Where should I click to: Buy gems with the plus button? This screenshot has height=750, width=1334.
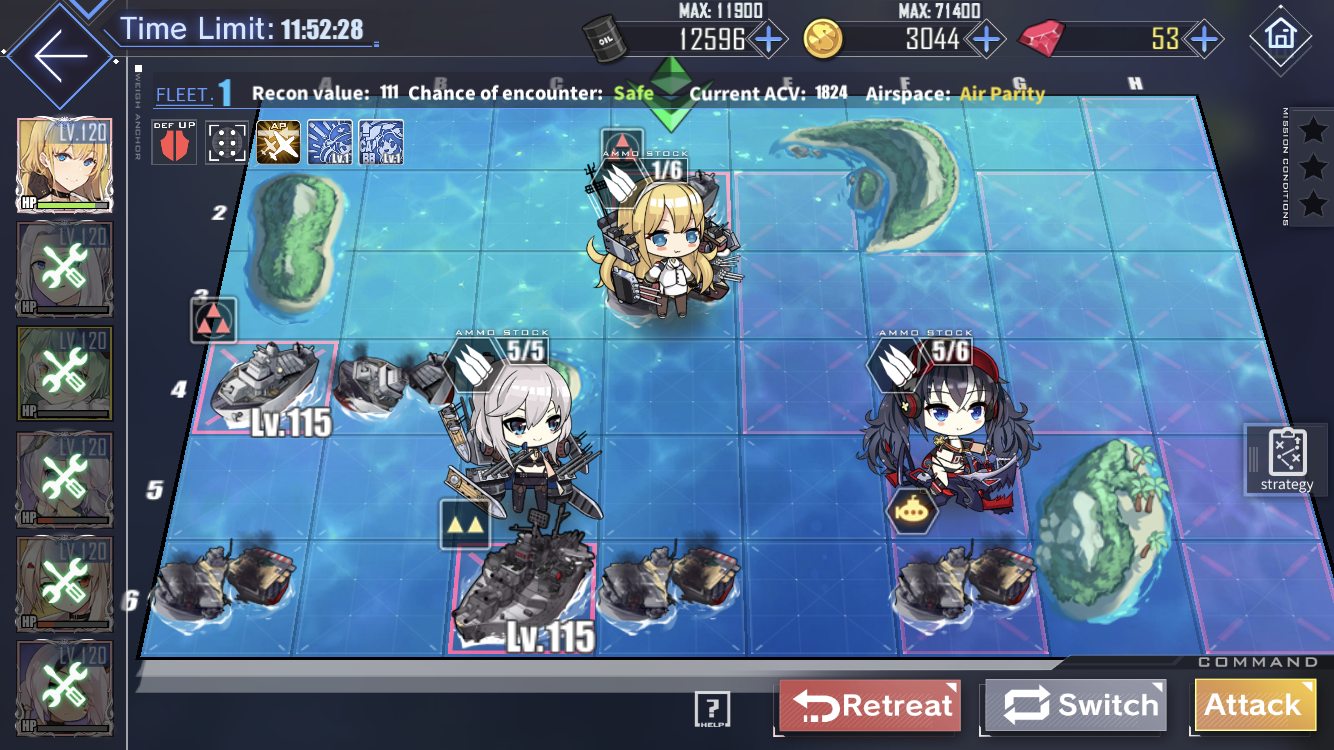coord(1204,39)
